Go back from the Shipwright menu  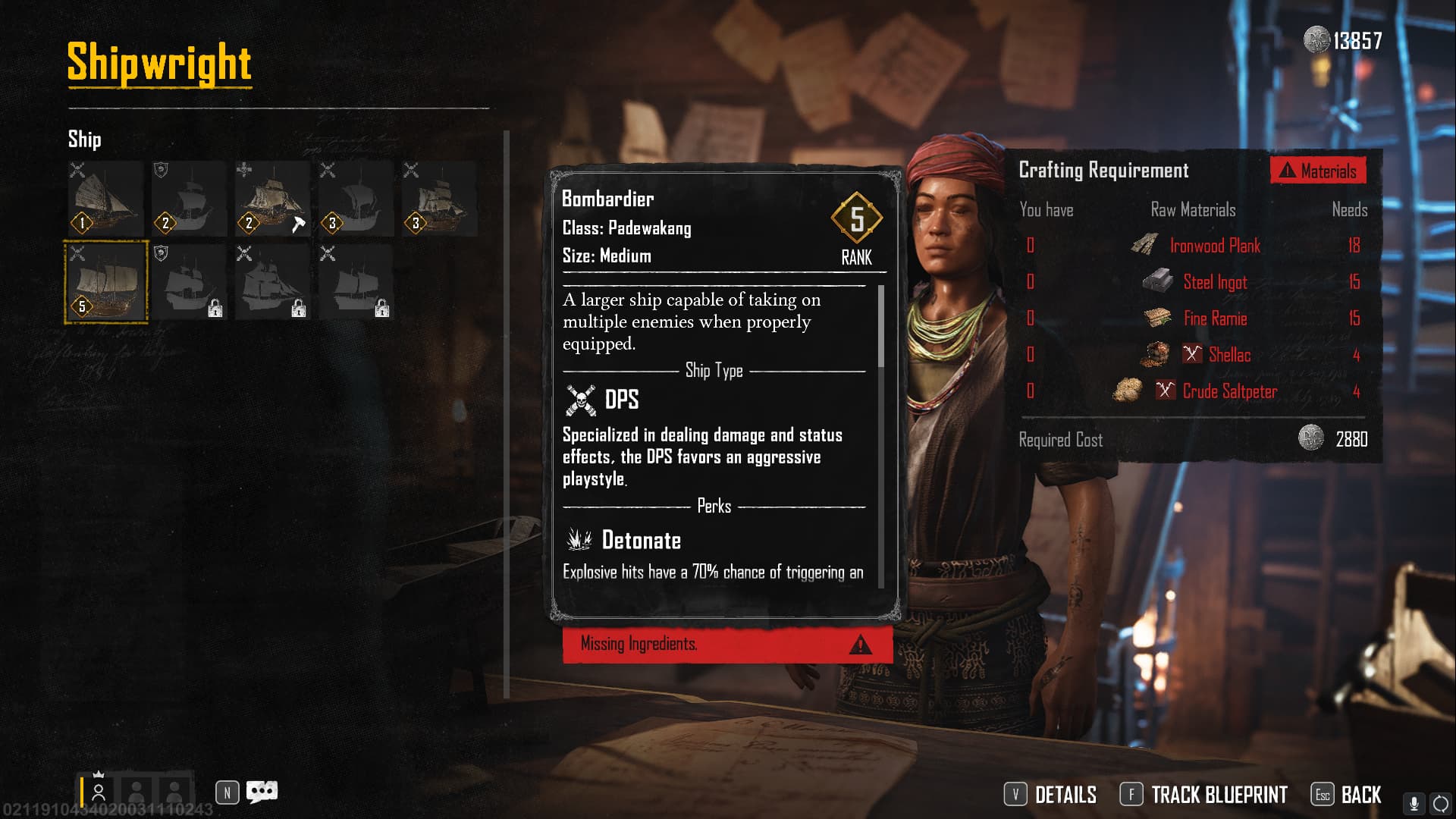coord(1347,795)
